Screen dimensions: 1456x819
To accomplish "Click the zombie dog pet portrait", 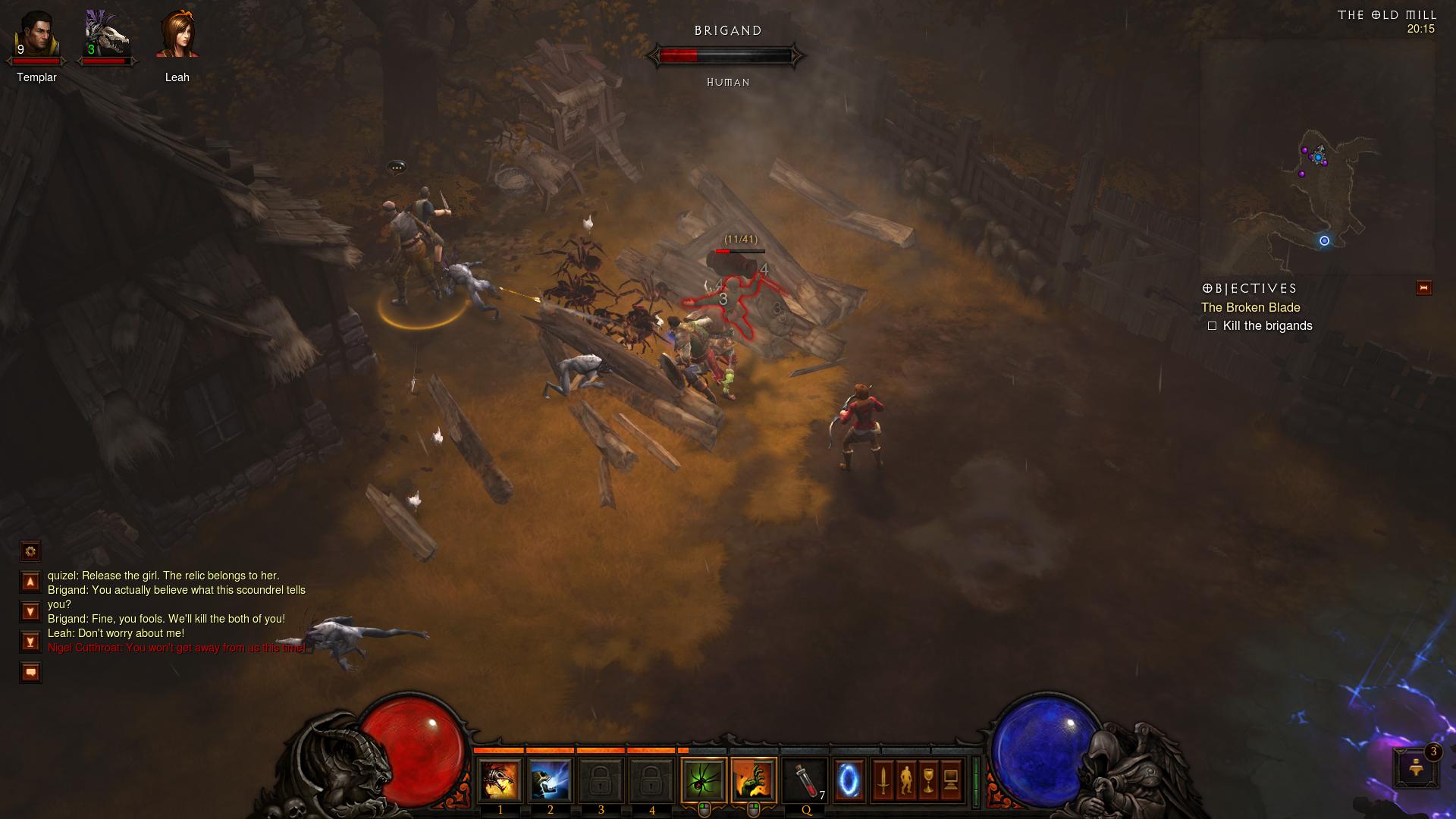I will (x=105, y=36).
